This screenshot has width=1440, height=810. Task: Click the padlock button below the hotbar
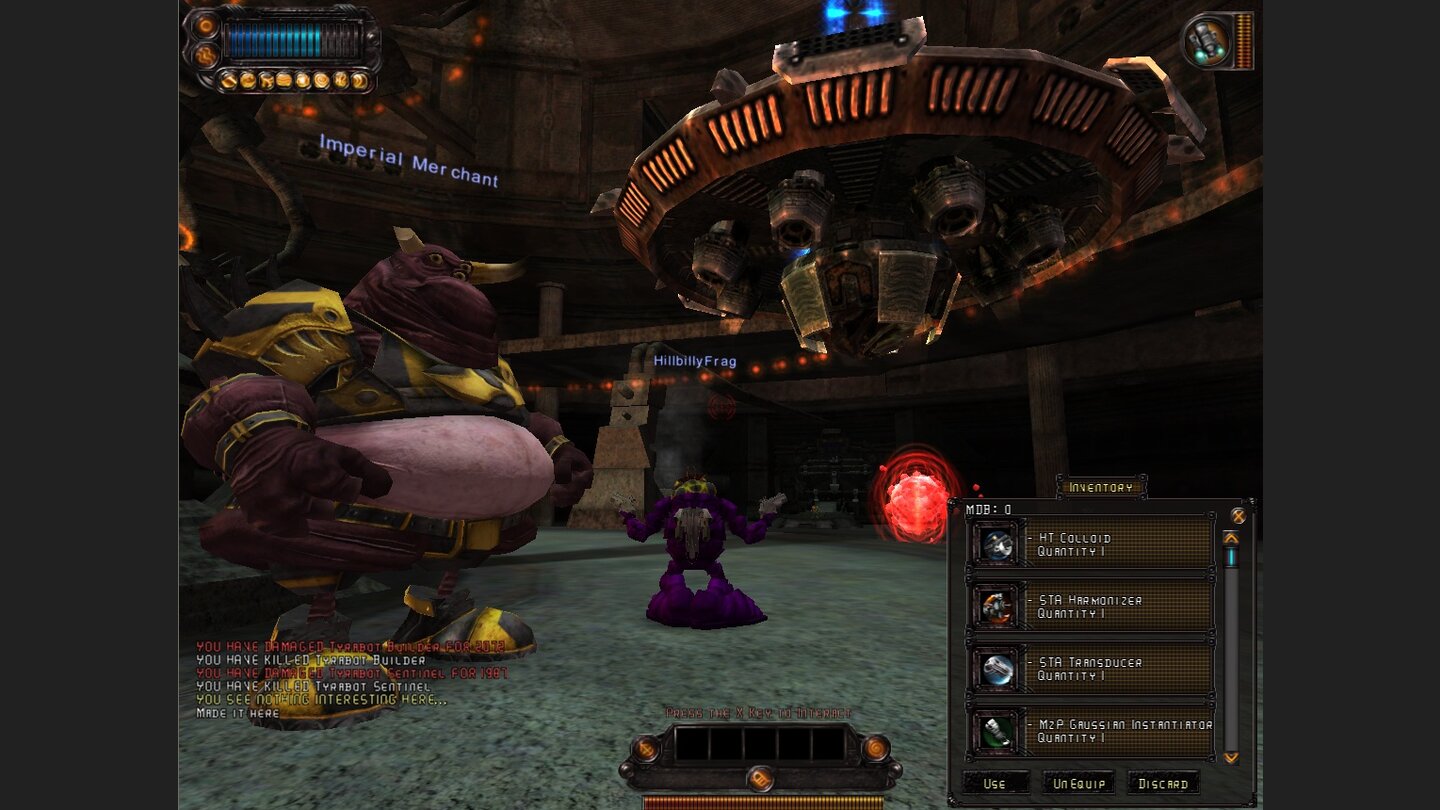click(760, 777)
